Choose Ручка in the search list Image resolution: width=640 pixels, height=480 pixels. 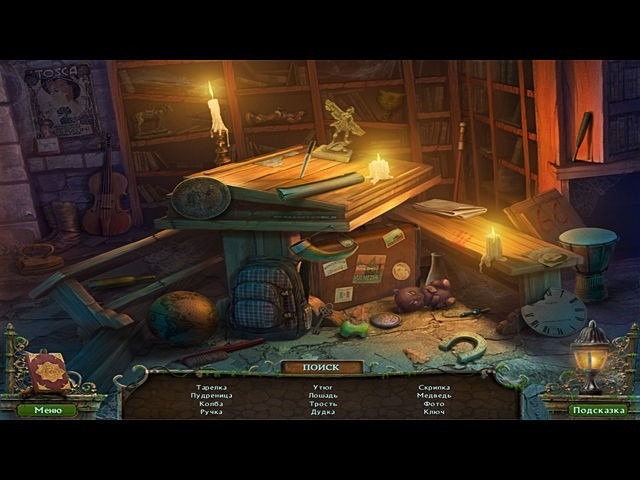211,411
